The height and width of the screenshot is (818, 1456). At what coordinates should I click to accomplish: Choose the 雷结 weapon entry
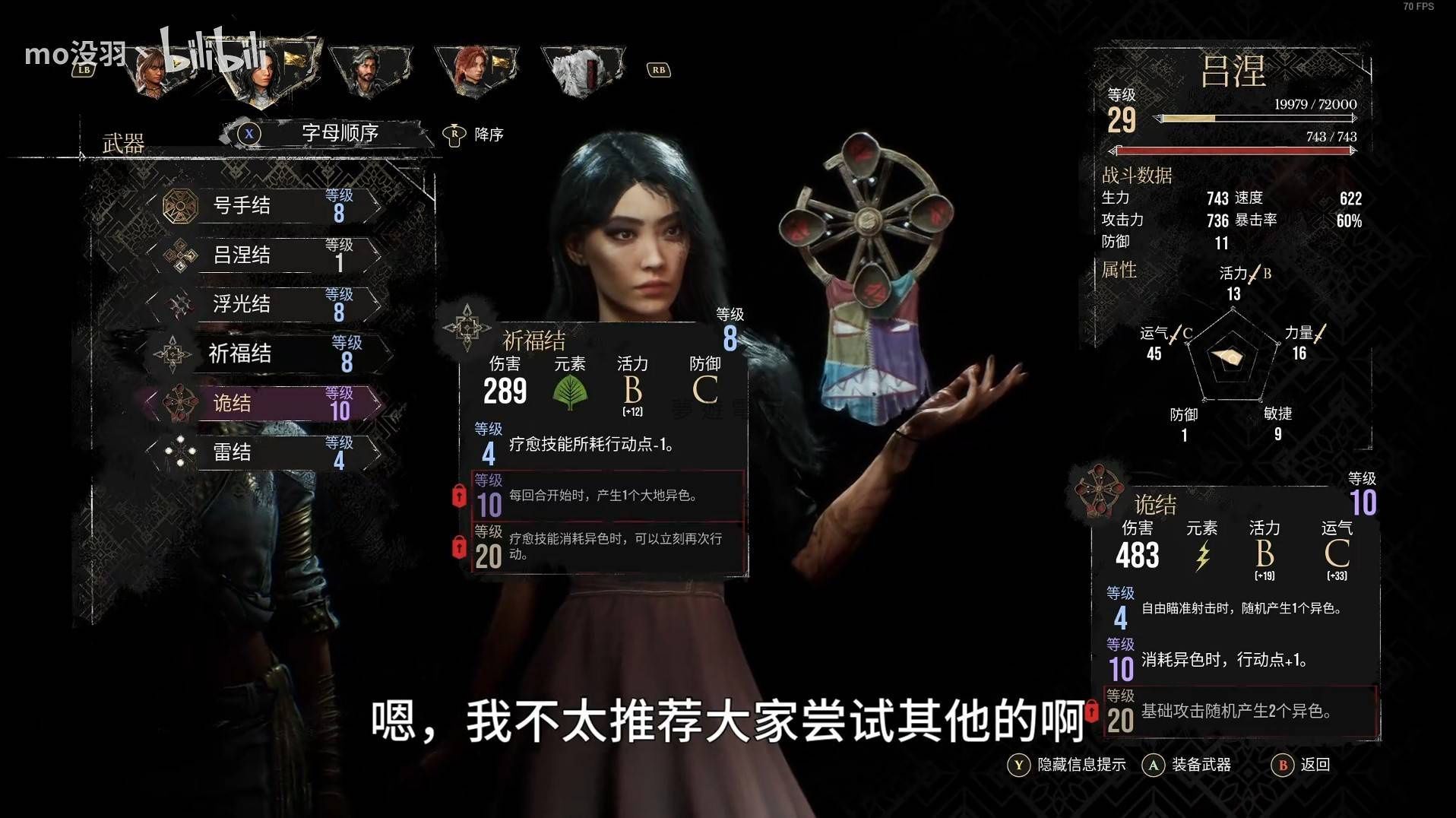[266, 452]
